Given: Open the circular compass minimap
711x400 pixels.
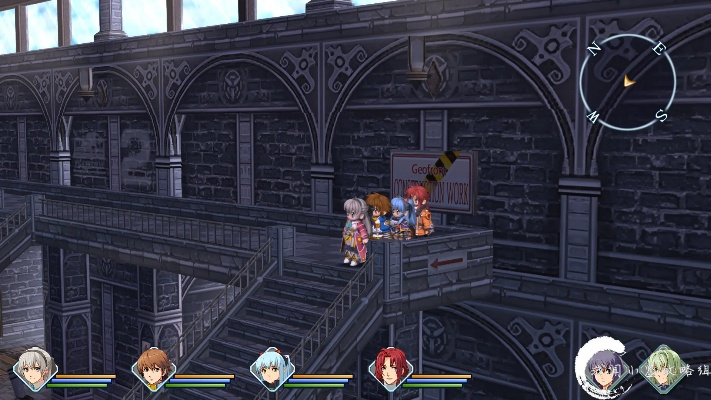Looking at the screenshot, I should [627, 82].
